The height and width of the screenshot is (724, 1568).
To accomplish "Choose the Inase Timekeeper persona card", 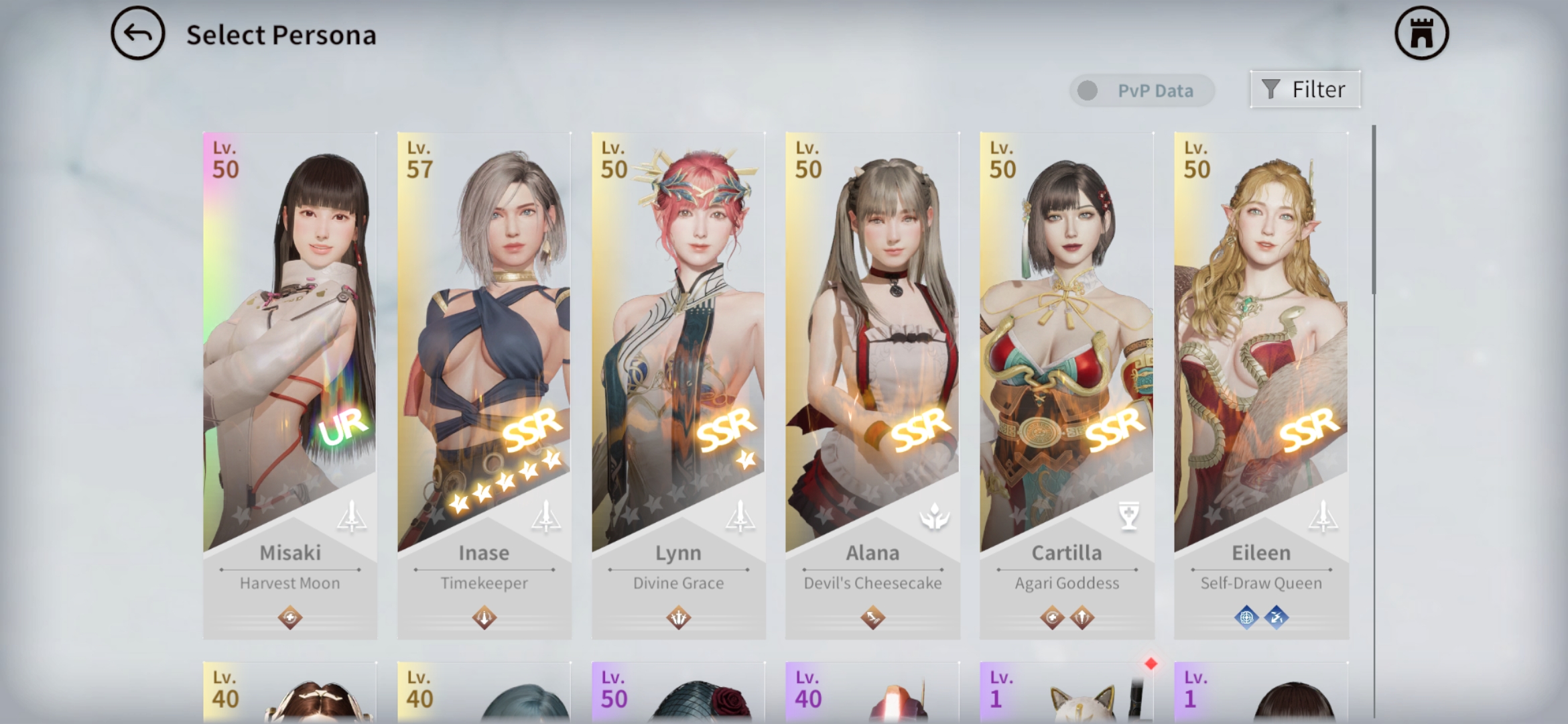I will pos(484,385).
